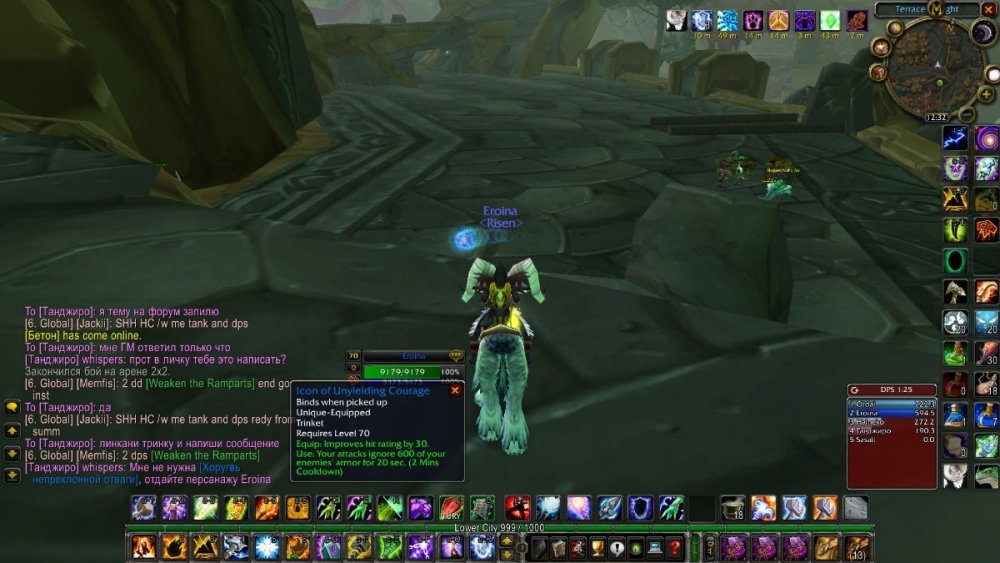
Task: Use the item stack showing 18 on hotbar
Action: point(734,508)
